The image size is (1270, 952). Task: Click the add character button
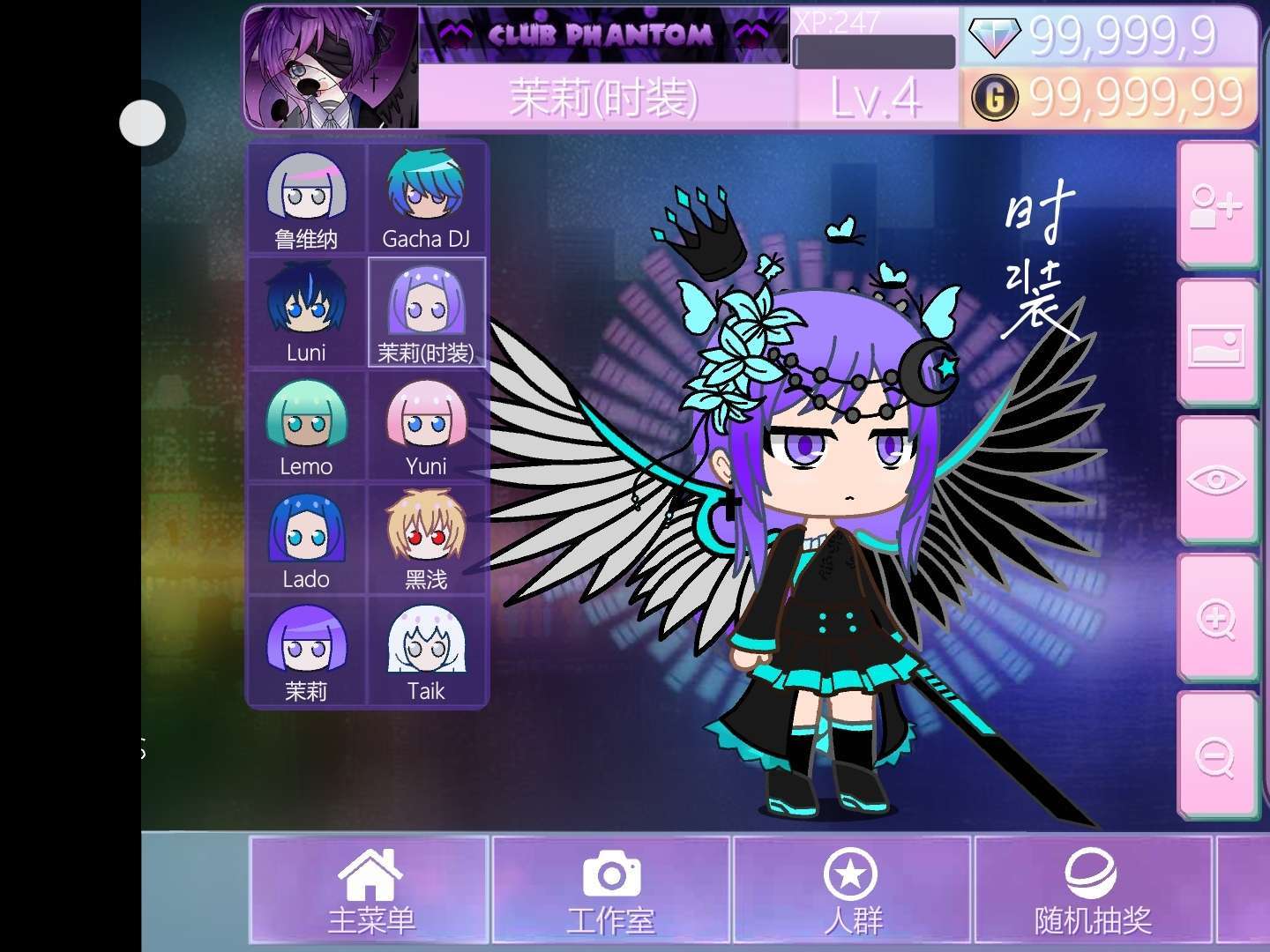click(x=1216, y=205)
